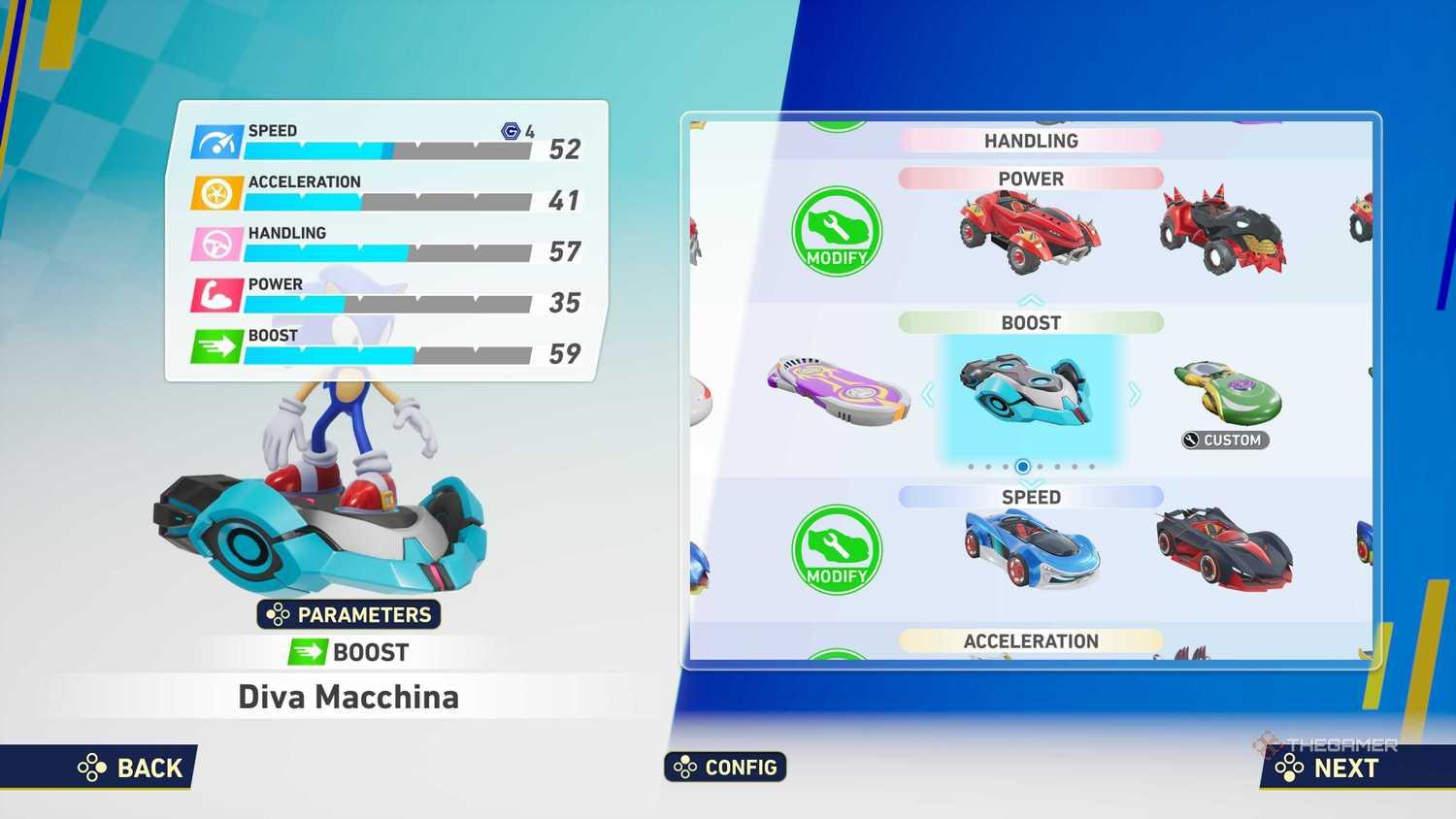The height and width of the screenshot is (819, 1456).
Task: Click the right arrow beside the cyan hoverboard
Action: tap(1134, 394)
